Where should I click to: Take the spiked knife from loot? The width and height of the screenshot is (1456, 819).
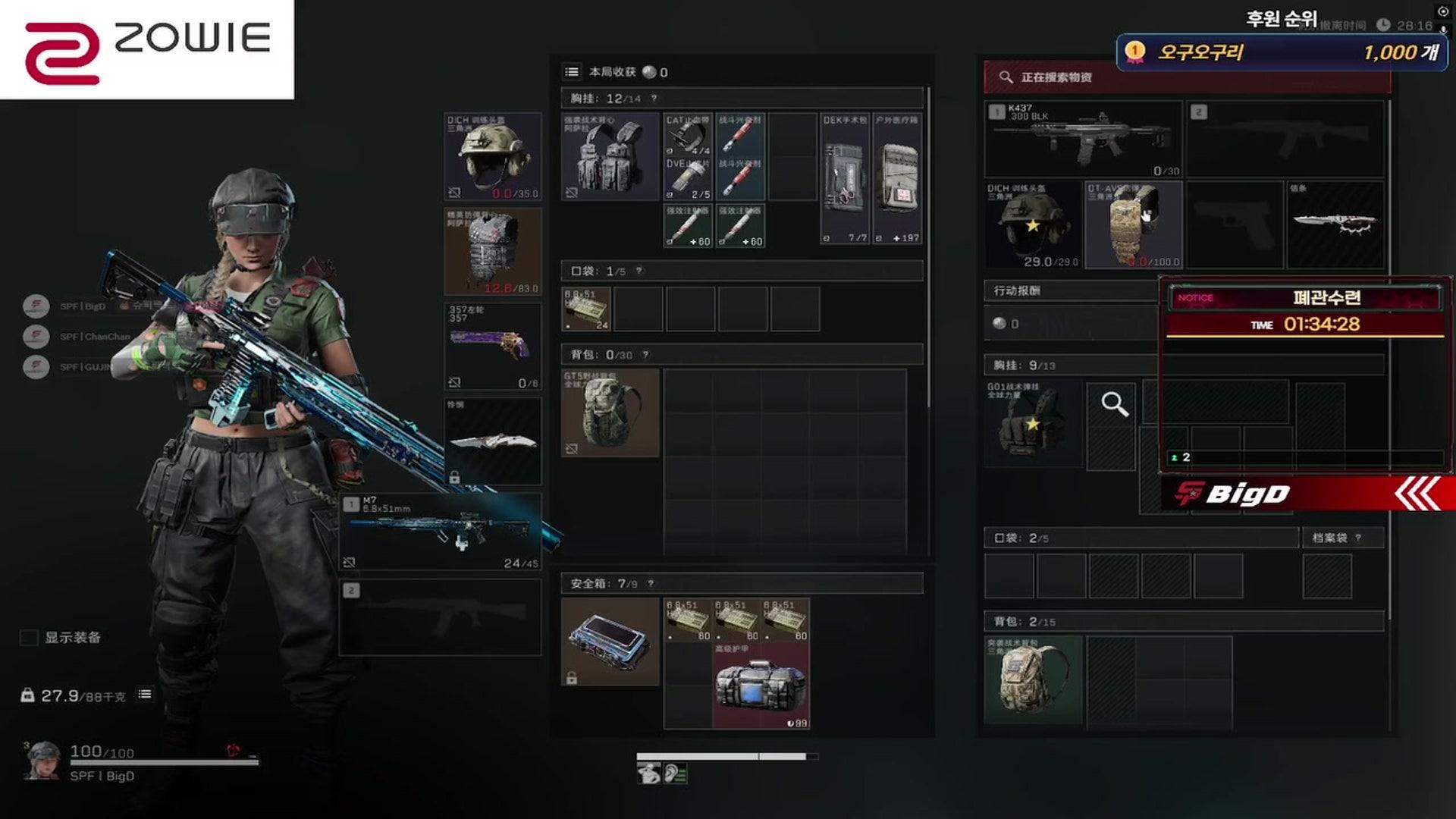[1335, 224]
